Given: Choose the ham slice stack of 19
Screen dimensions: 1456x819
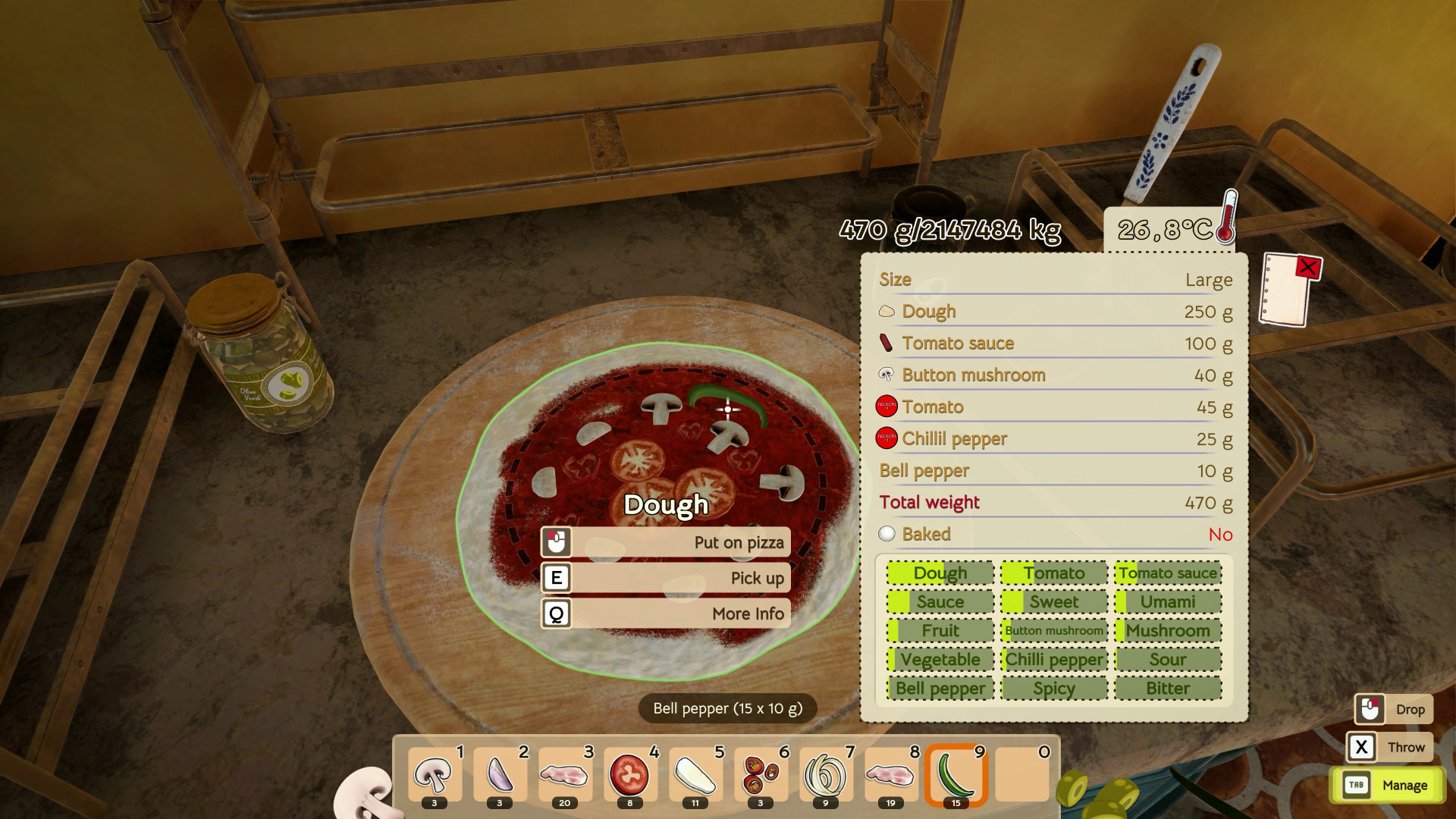Looking at the screenshot, I should point(891,776).
